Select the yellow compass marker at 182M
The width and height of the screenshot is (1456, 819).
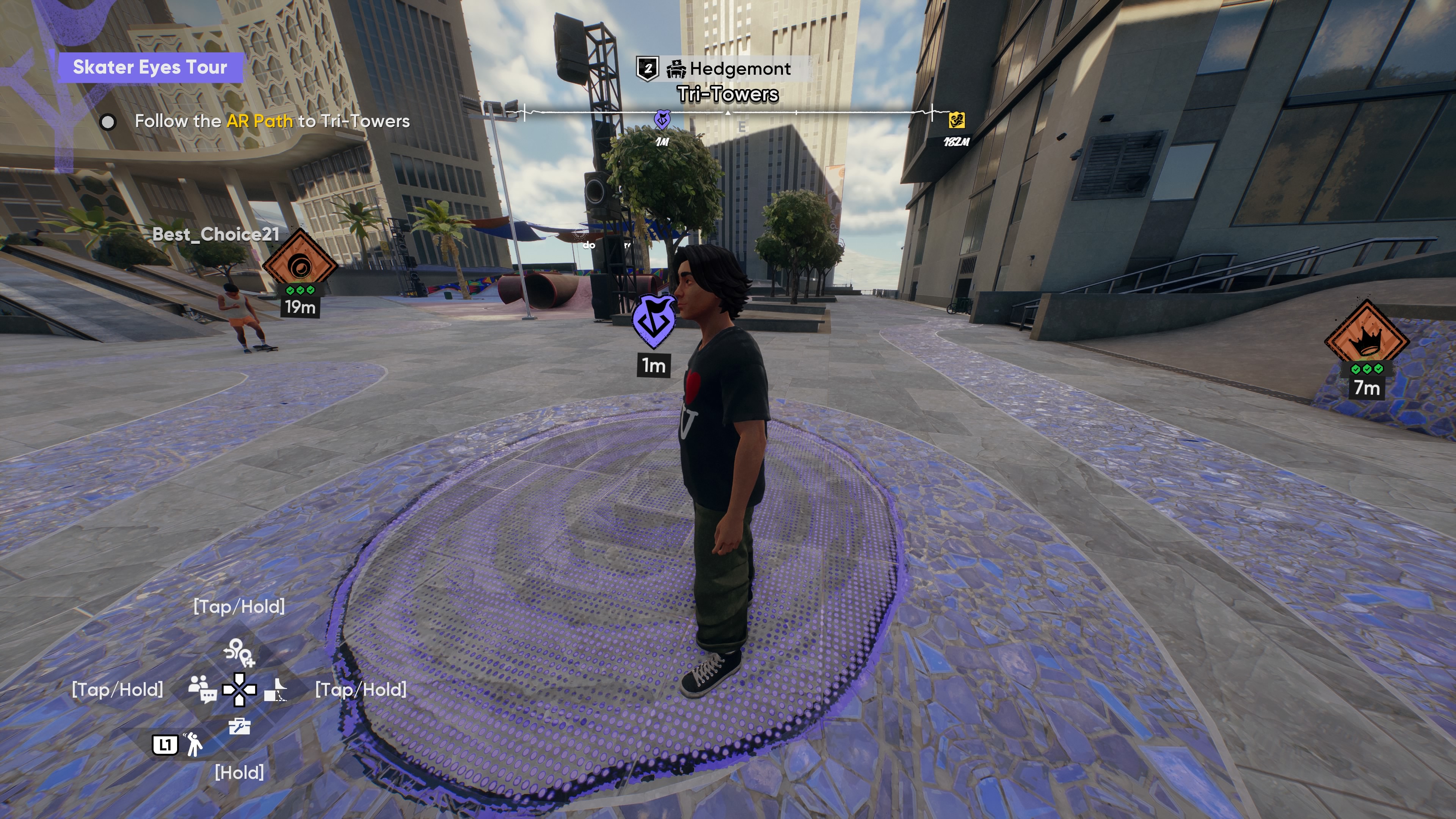[x=956, y=121]
